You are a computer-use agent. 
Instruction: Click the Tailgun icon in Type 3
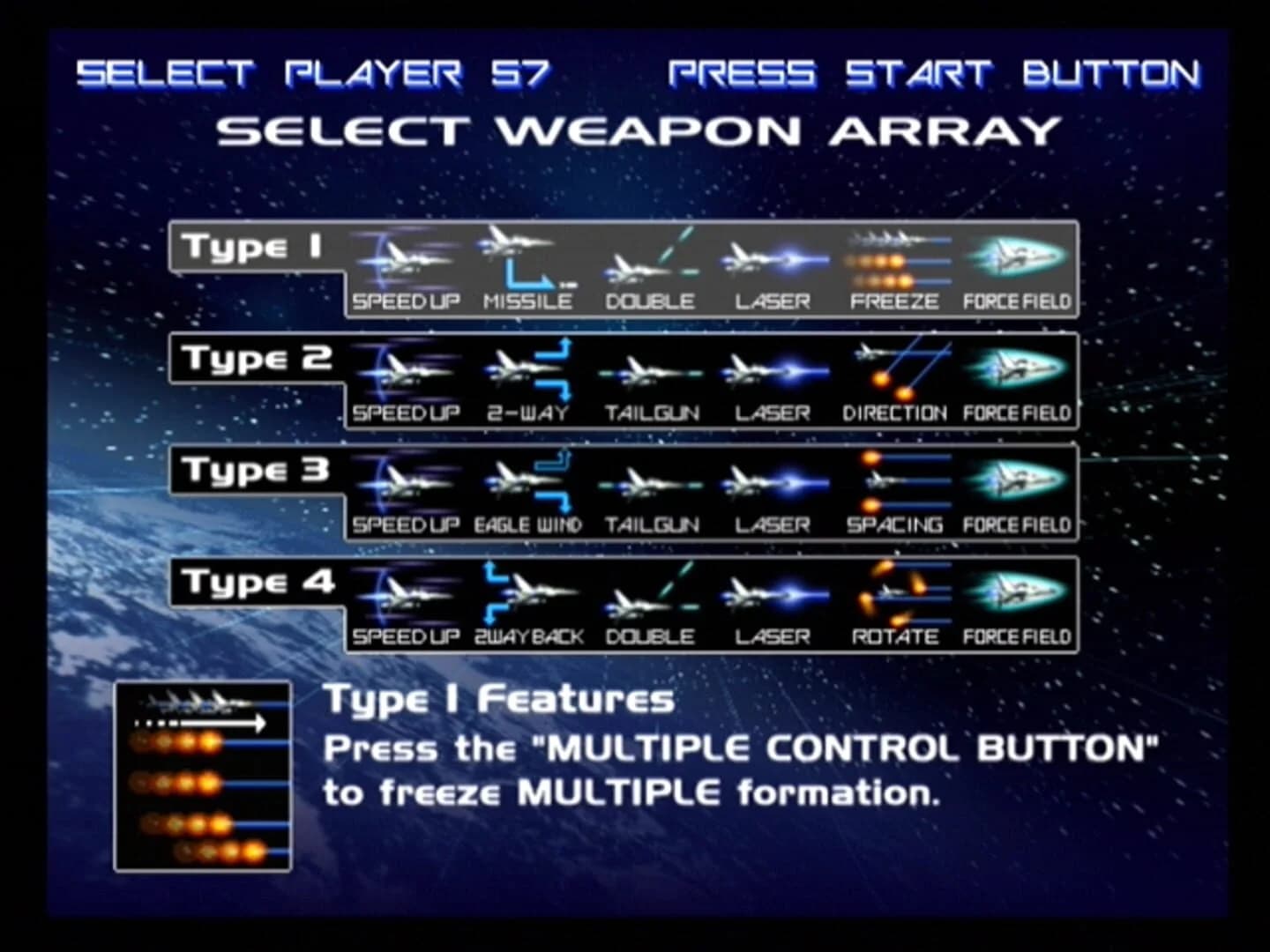pos(653,483)
